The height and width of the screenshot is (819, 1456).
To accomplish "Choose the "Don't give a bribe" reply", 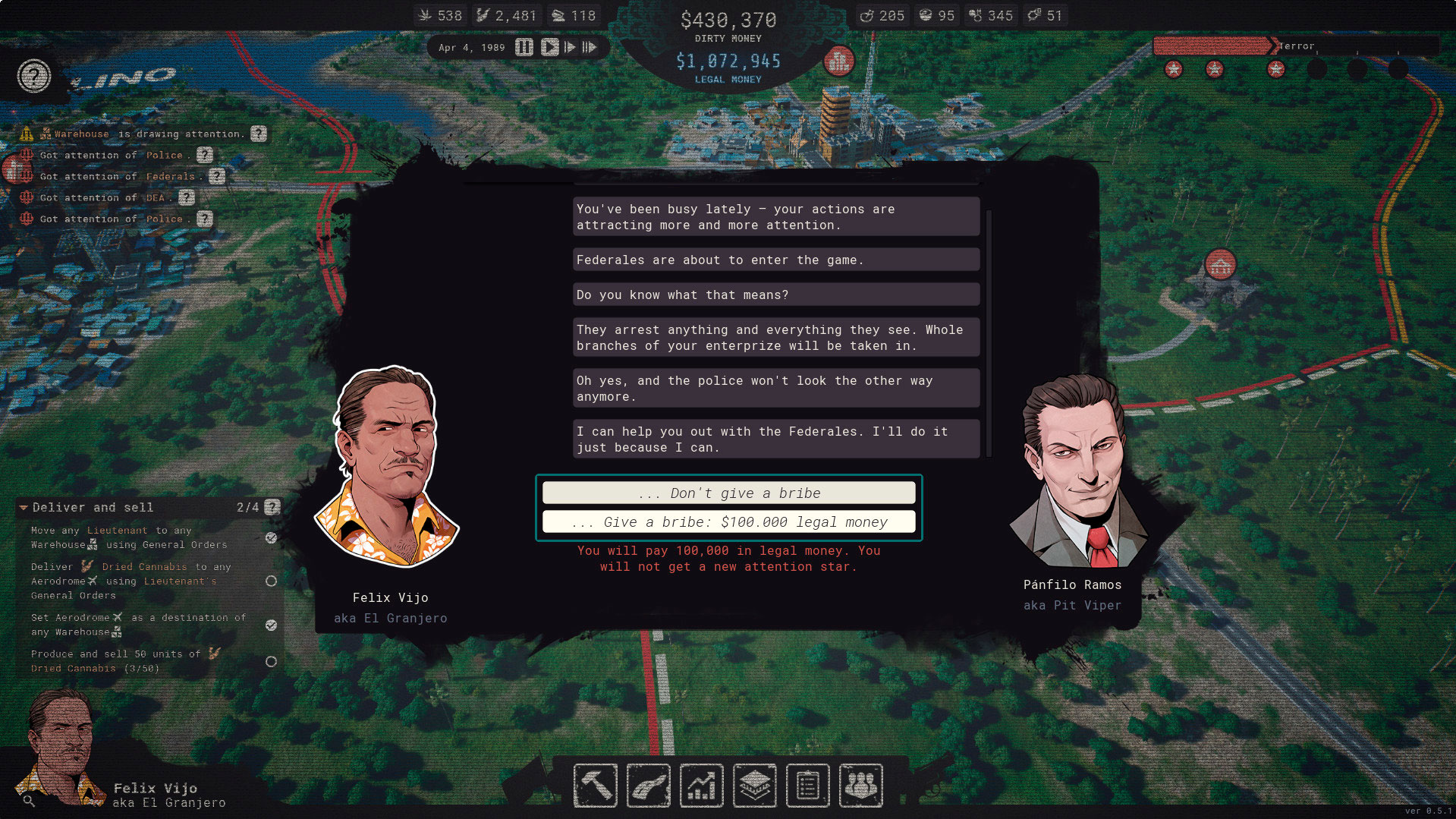I will point(728,493).
